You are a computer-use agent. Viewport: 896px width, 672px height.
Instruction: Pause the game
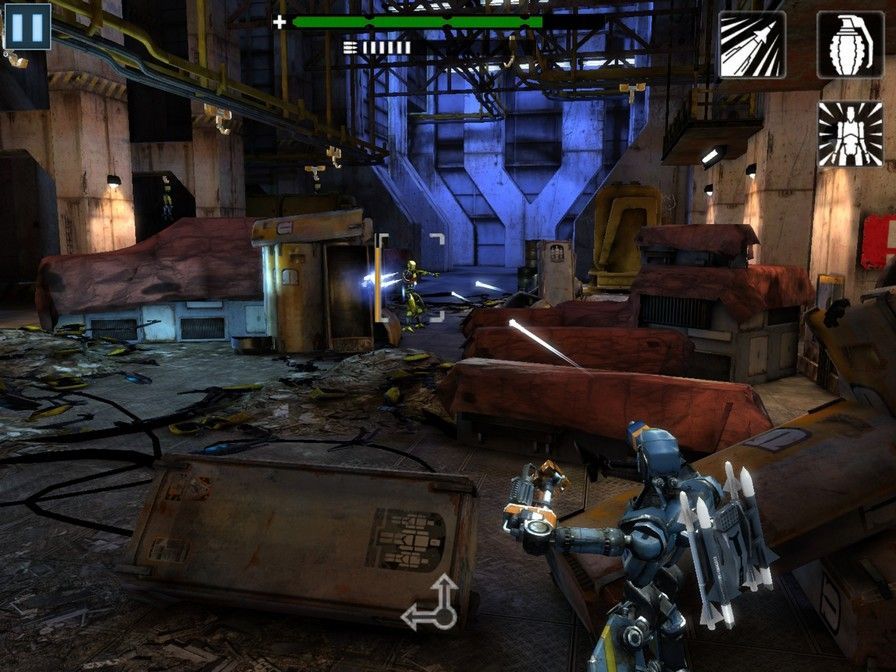[x=27, y=27]
